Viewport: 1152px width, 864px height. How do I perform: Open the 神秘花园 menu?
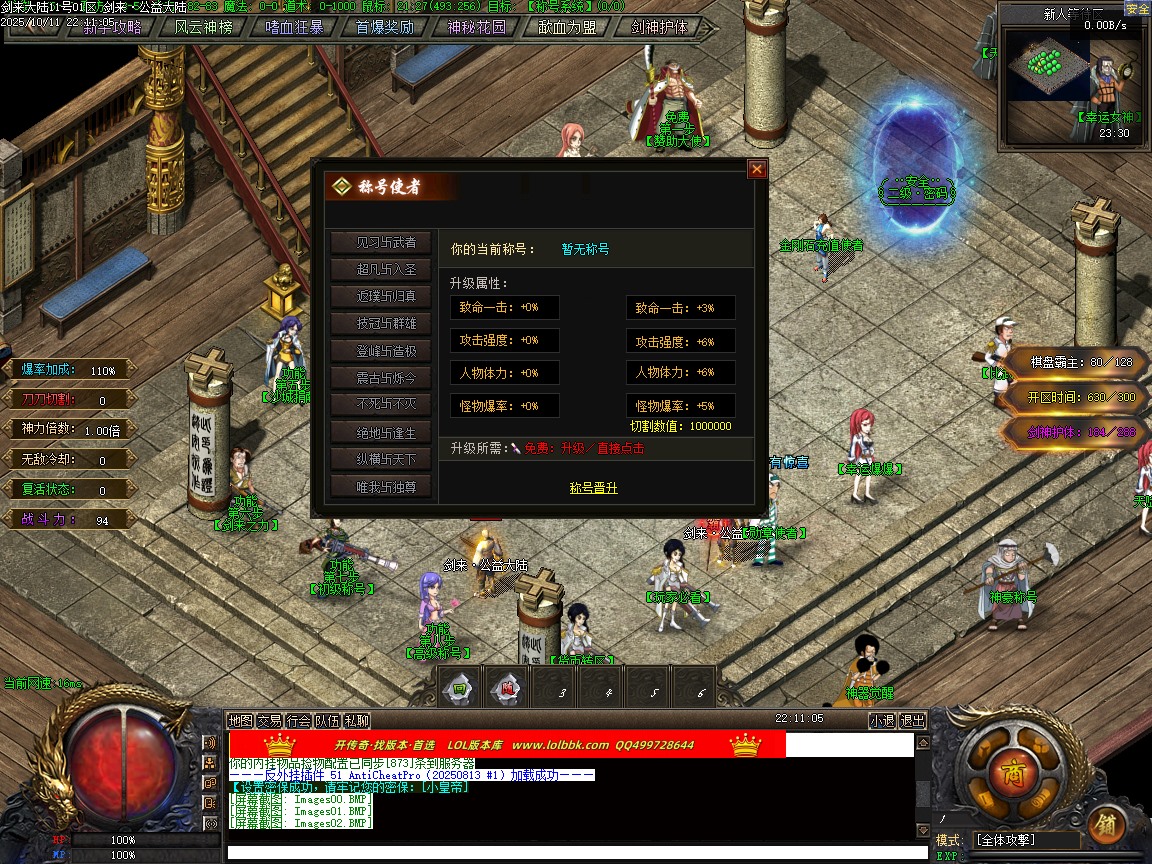pos(476,27)
